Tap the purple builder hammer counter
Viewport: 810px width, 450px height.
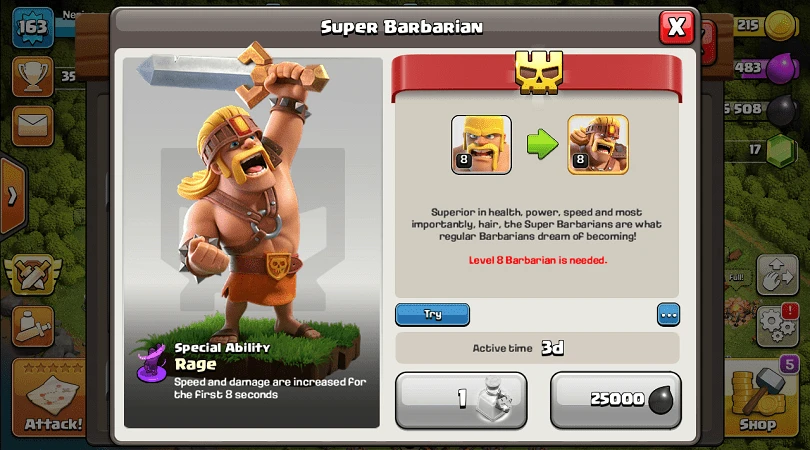pyautogui.click(x=788, y=364)
